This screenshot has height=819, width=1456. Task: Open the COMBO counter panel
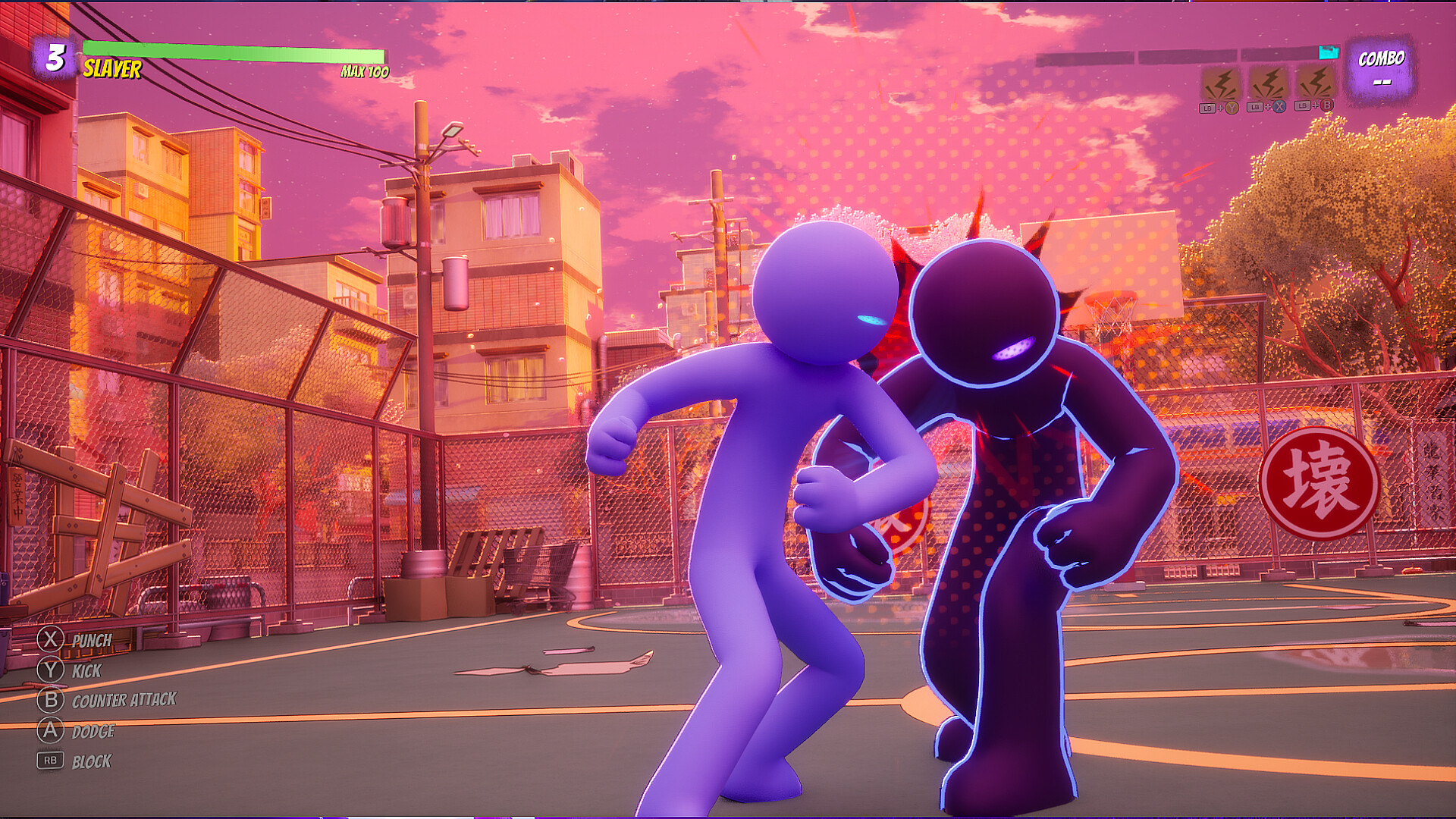1382,68
